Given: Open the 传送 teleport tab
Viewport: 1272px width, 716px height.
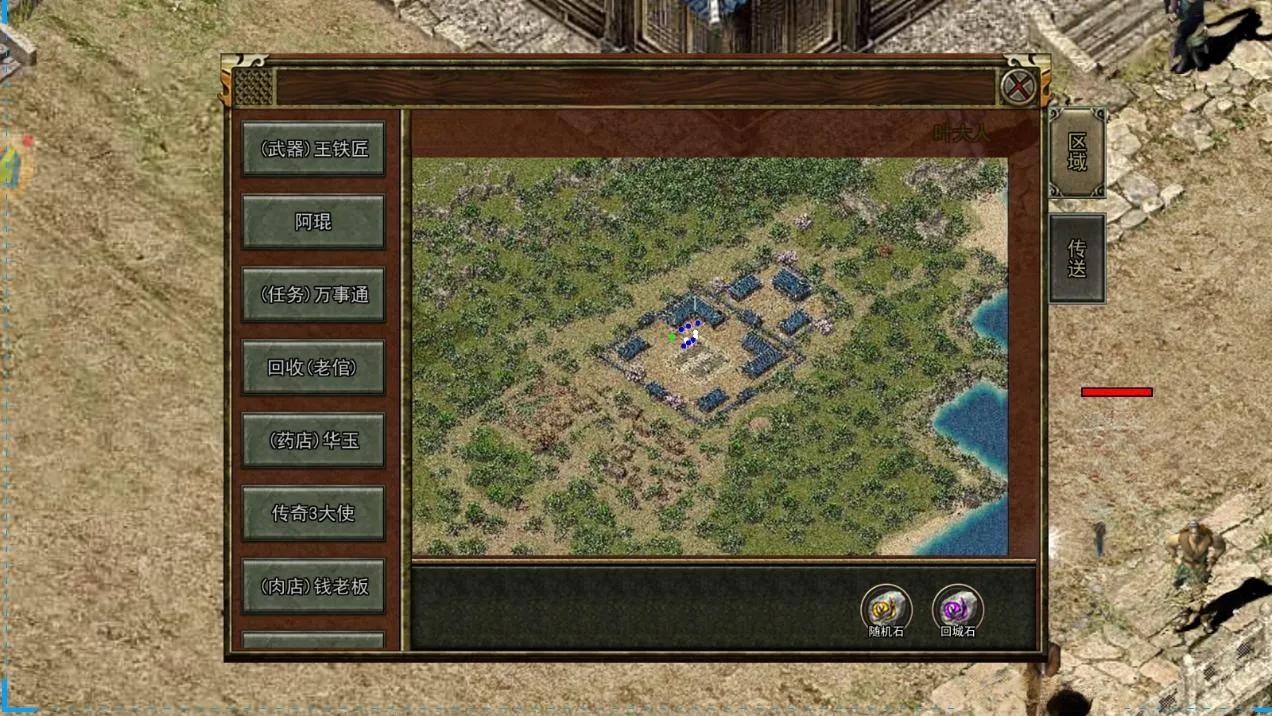Looking at the screenshot, I should pyautogui.click(x=1077, y=259).
